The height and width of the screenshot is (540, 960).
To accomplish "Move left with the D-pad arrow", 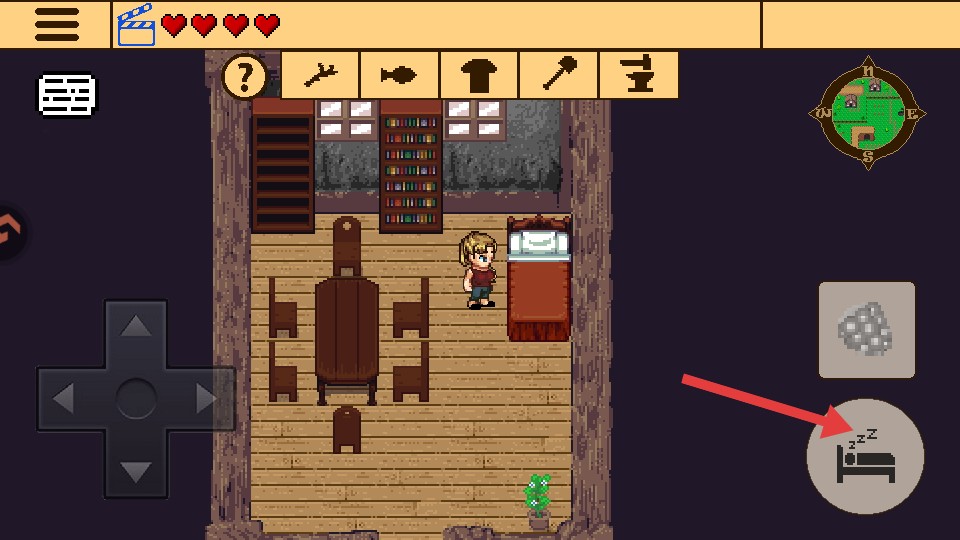I will coord(63,400).
